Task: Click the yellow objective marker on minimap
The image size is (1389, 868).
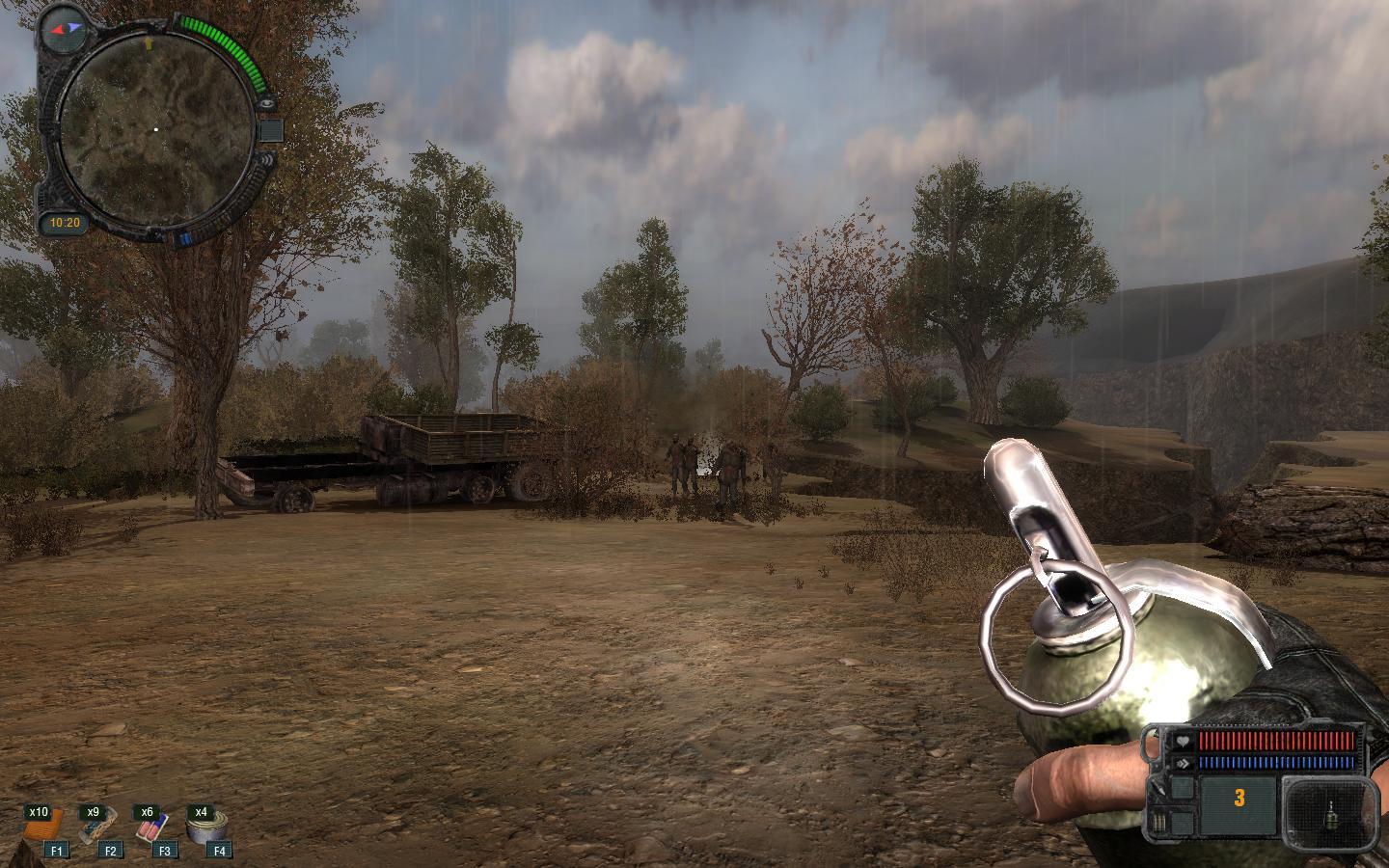Action: (148, 43)
